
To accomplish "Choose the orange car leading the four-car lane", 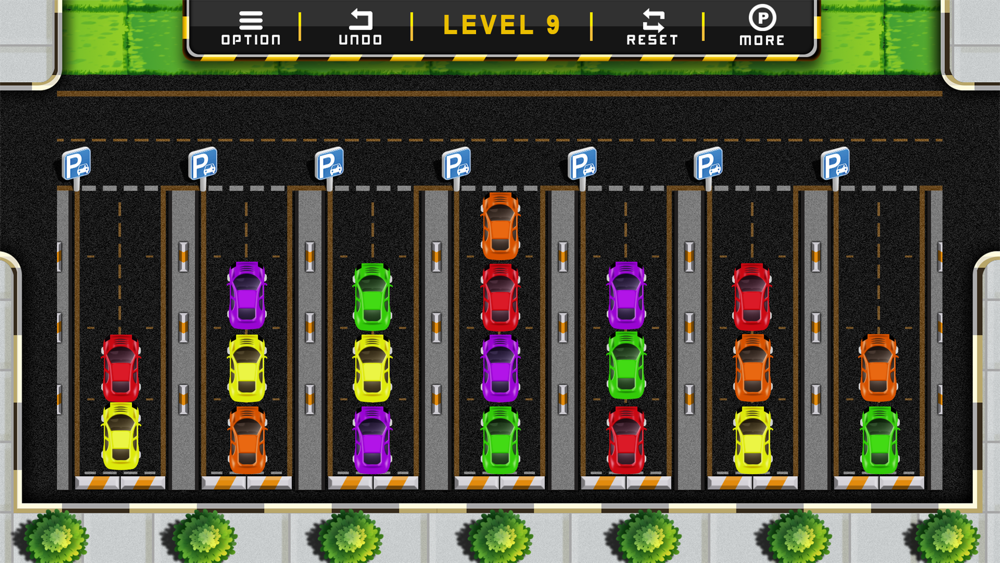I will [500, 226].
